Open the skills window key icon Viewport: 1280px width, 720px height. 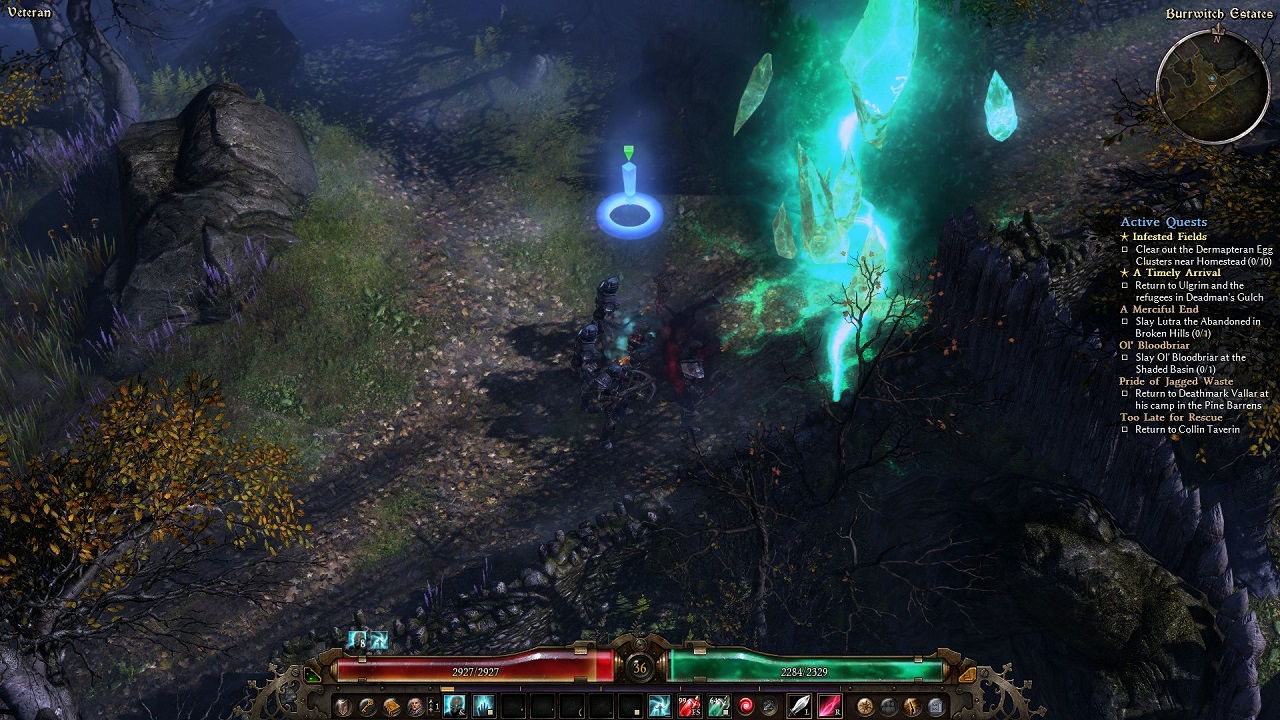pos(367,707)
